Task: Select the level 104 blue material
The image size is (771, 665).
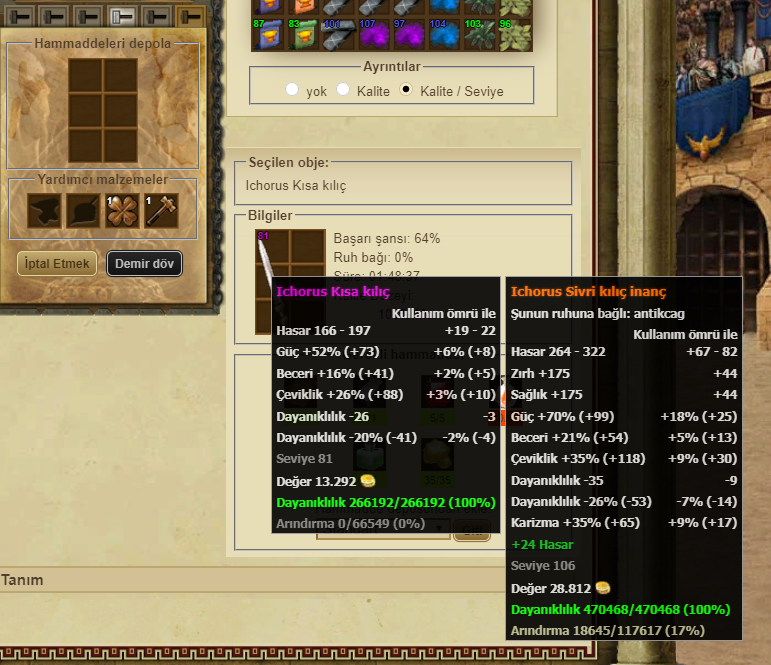Action: [443, 33]
